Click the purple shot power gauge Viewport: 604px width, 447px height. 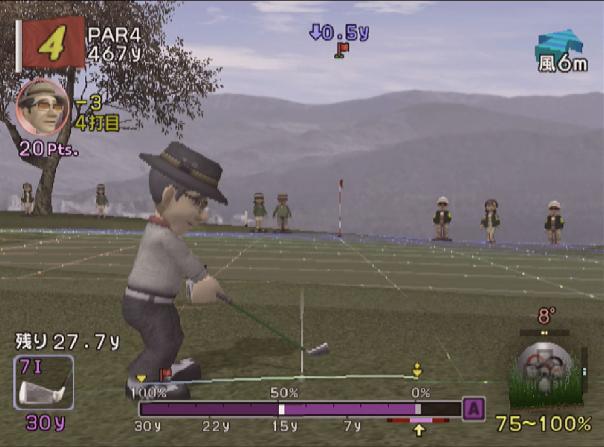pyautogui.click(x=299, y=408)
